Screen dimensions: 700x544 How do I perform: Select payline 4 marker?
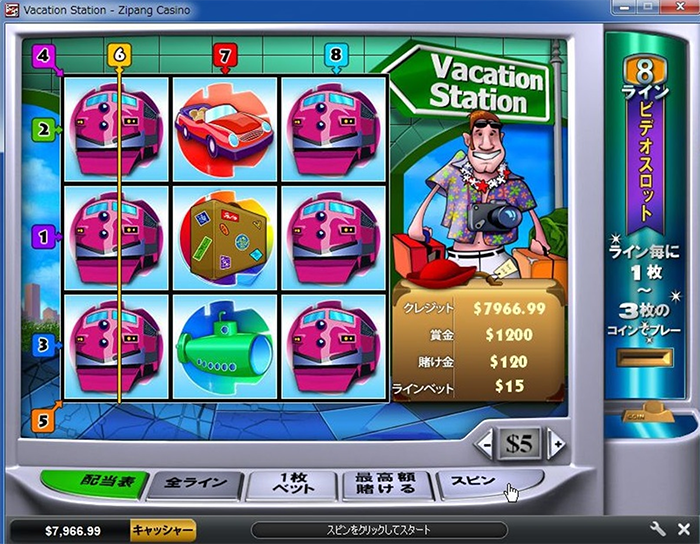click(42, 55)
